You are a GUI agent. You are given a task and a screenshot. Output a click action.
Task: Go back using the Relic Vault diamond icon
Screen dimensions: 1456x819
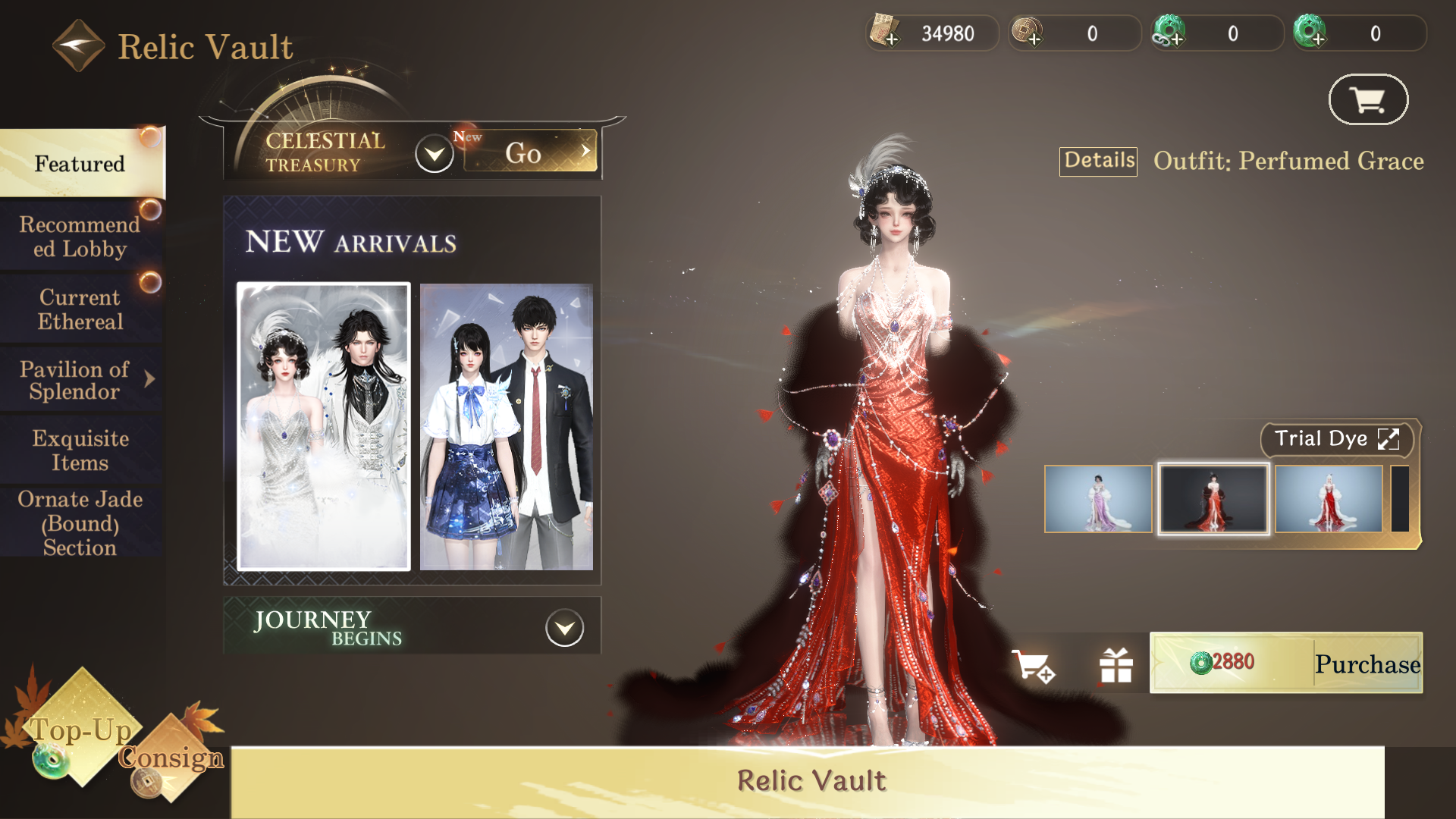coord(78,45)
